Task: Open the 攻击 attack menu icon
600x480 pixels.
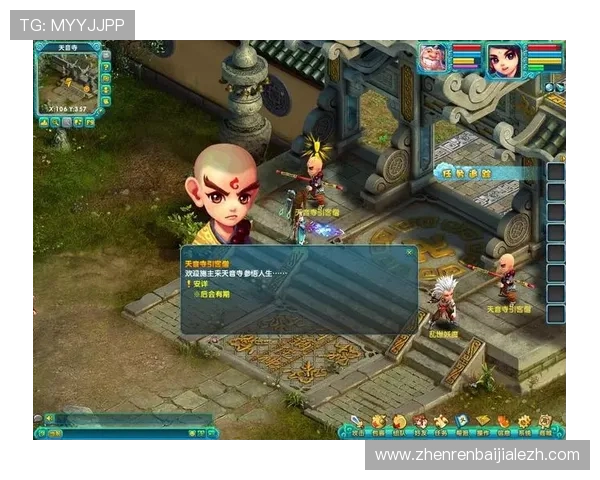Action: click(x=358, y=424)
